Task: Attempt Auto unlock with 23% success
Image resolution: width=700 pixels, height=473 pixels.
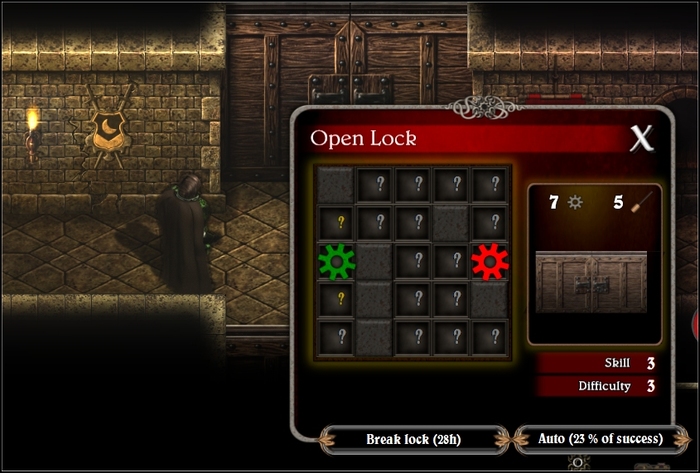Action: [600, 438]
